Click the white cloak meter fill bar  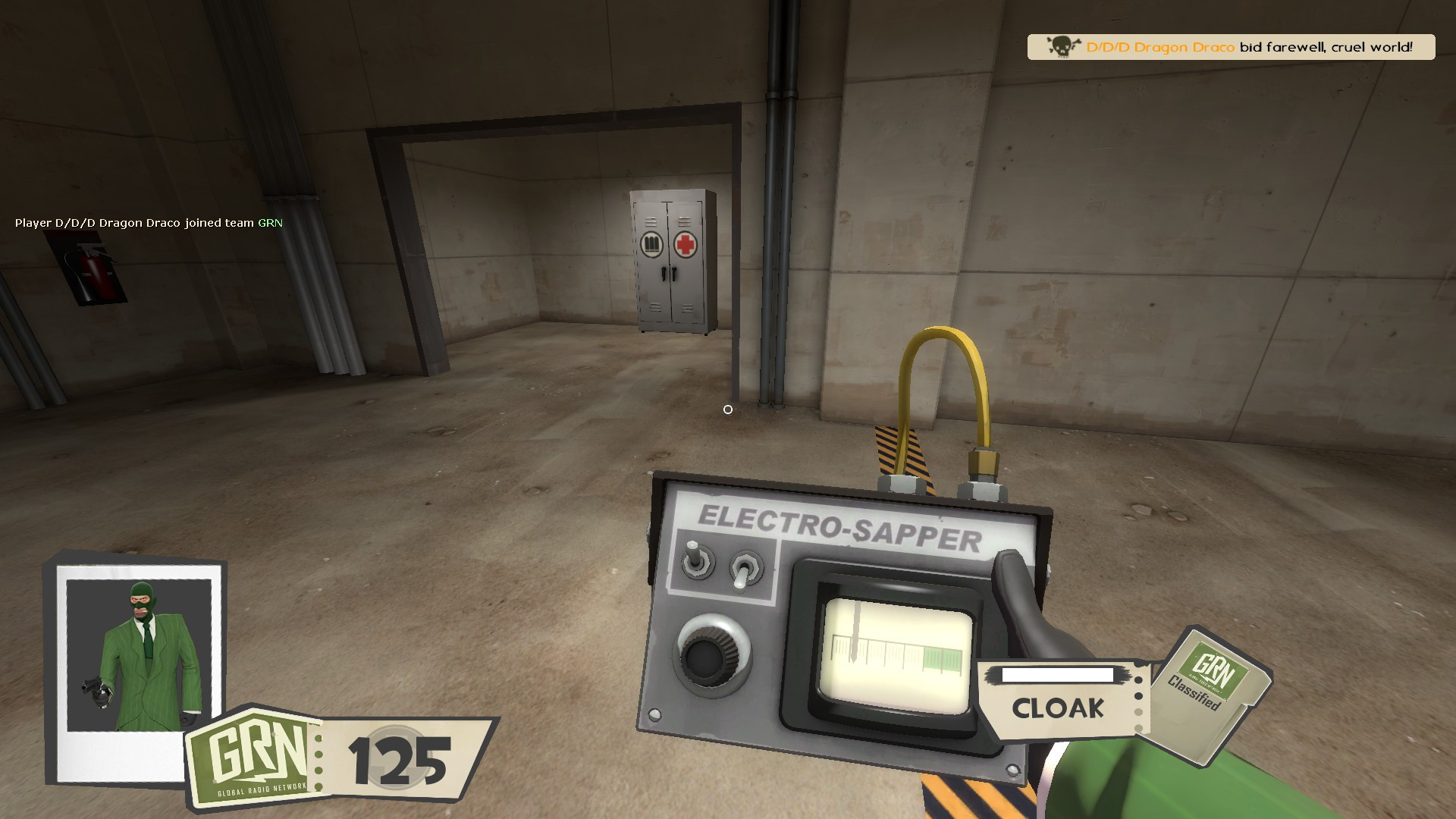click(1056, 675)
